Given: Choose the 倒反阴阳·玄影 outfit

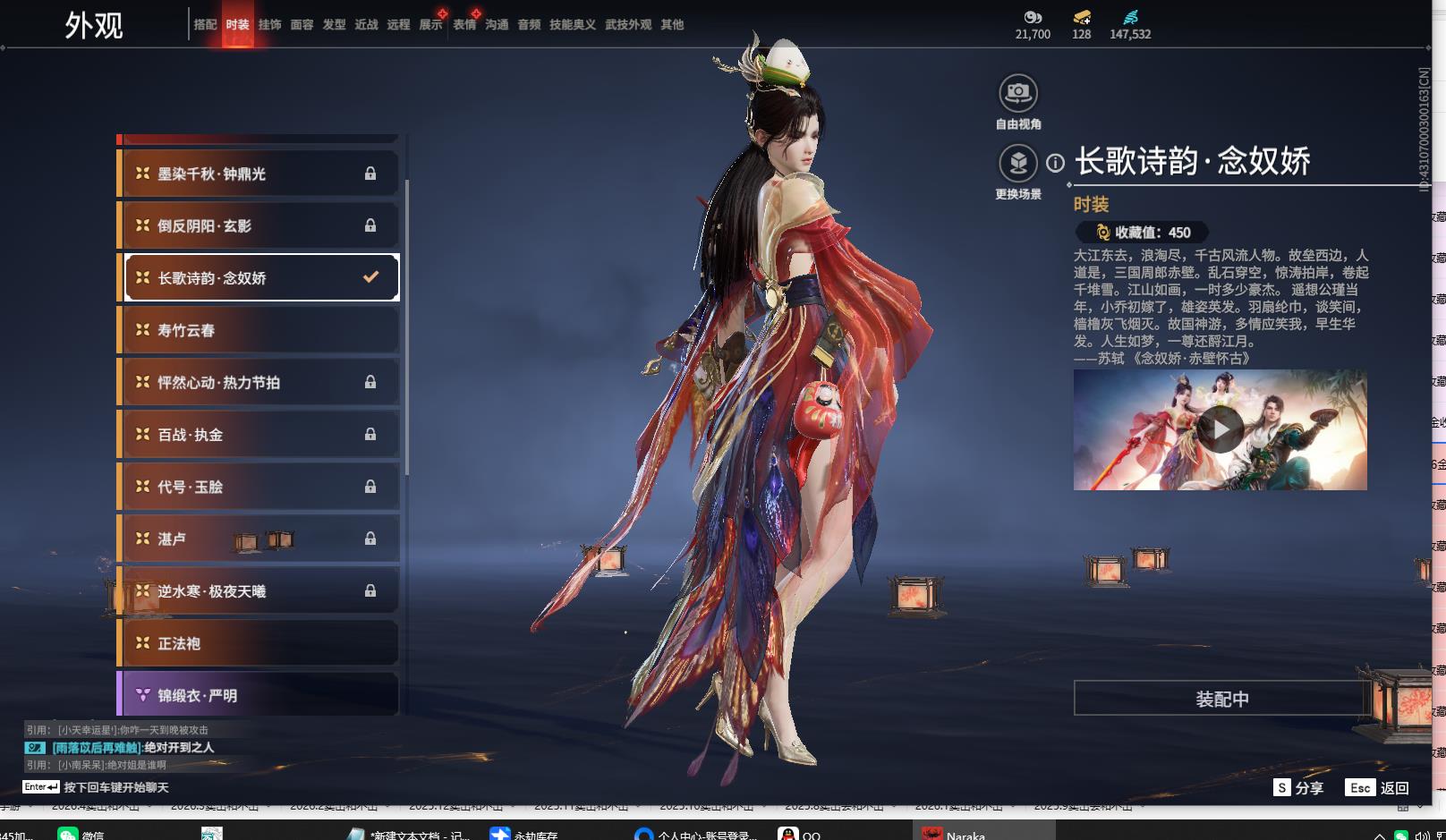Looking at the screenshot, I should [258, 225].
